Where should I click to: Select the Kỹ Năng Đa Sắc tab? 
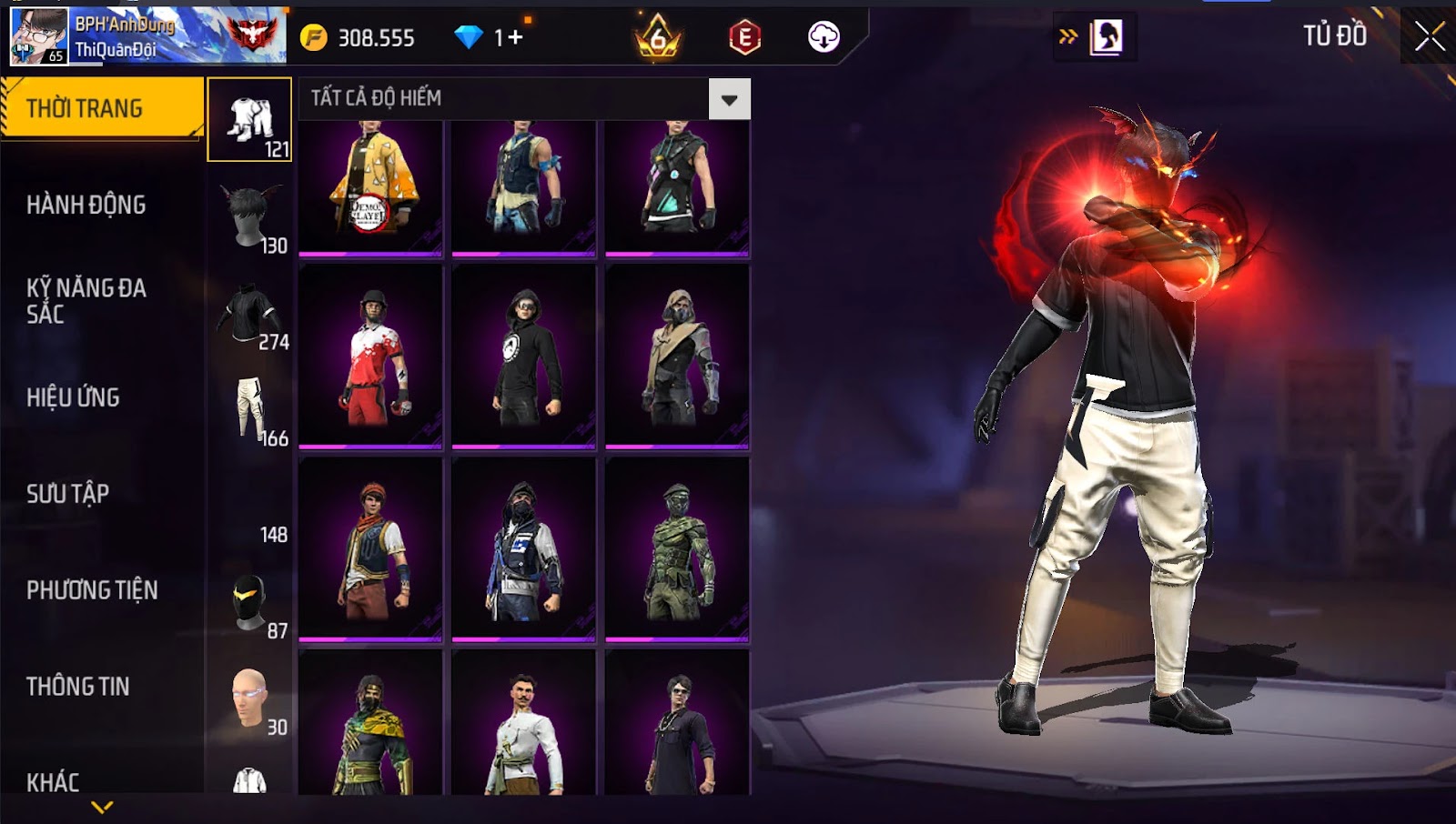pos(86,301)
